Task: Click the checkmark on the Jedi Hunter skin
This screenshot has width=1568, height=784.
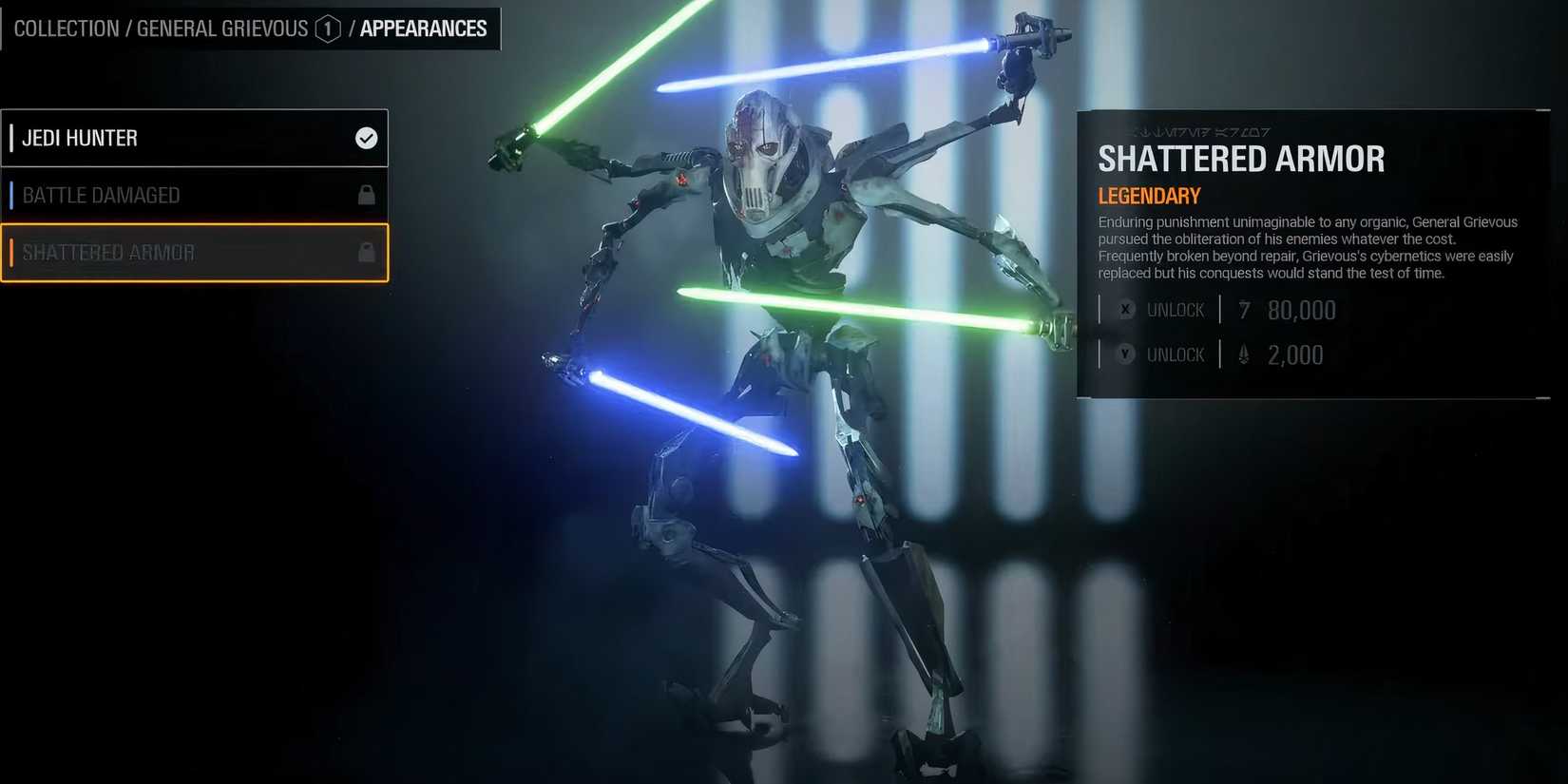Action: (366, 138)
